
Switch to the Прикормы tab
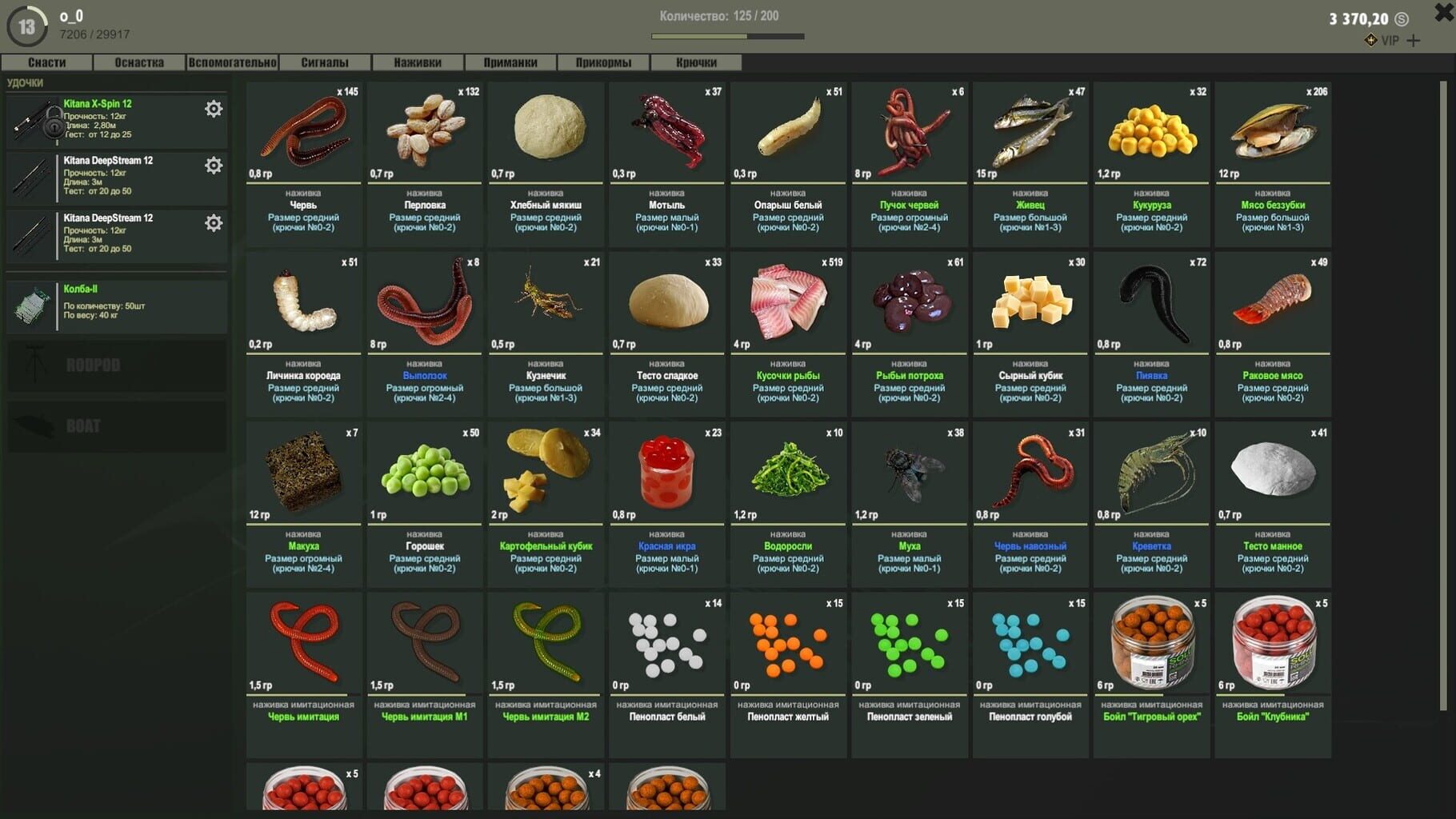tap(603, 62)
